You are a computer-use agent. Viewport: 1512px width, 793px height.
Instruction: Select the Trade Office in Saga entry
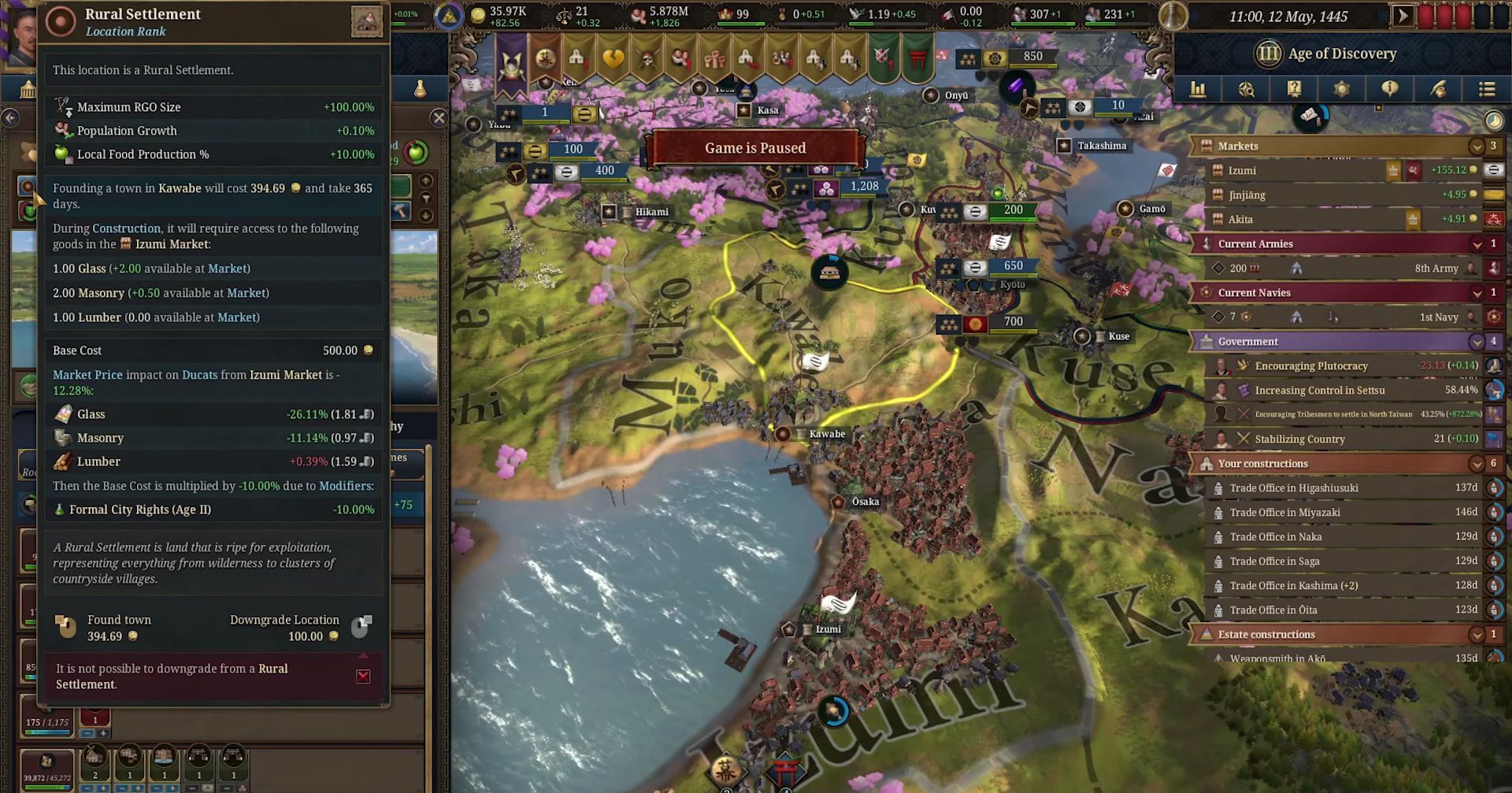(1291, 561)
